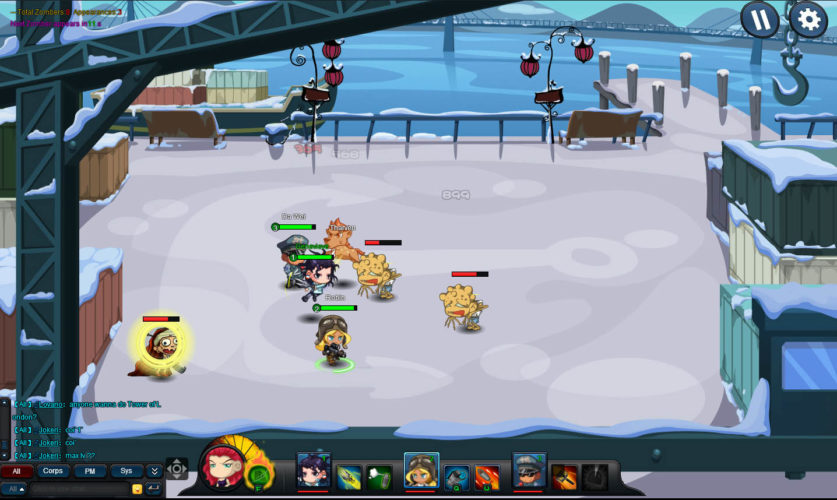The width and height of the screenshot is (837, 500).
Task: Activate the orange hammer strike skill
Action: 564,476
